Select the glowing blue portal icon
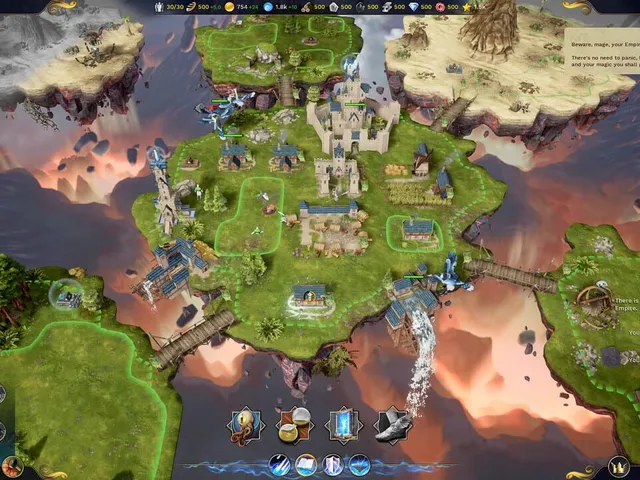 344,424
